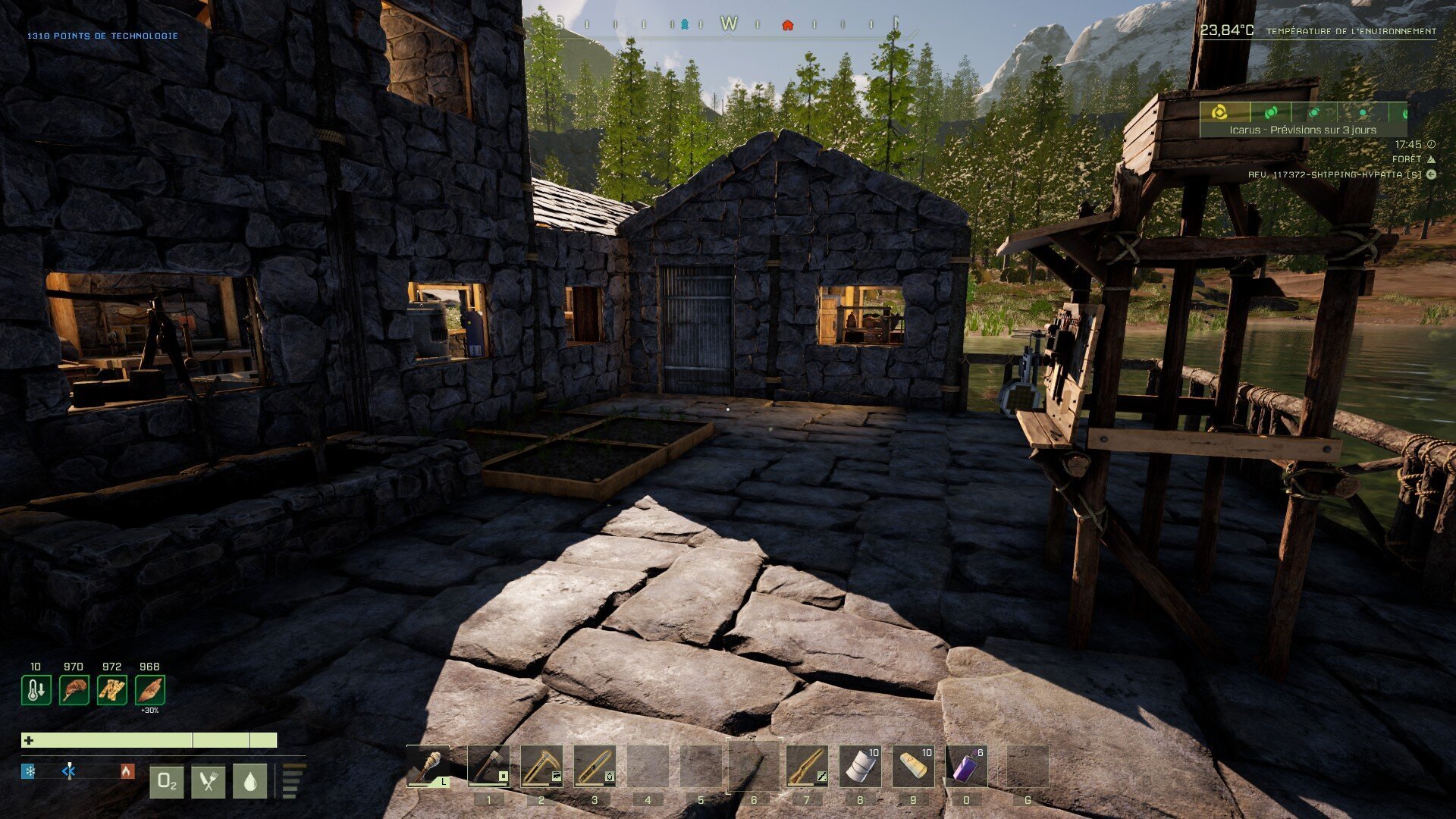Select the purple canister in slot 0
The width and height of the screenshot is (1456, 819).
pos(966,766)
